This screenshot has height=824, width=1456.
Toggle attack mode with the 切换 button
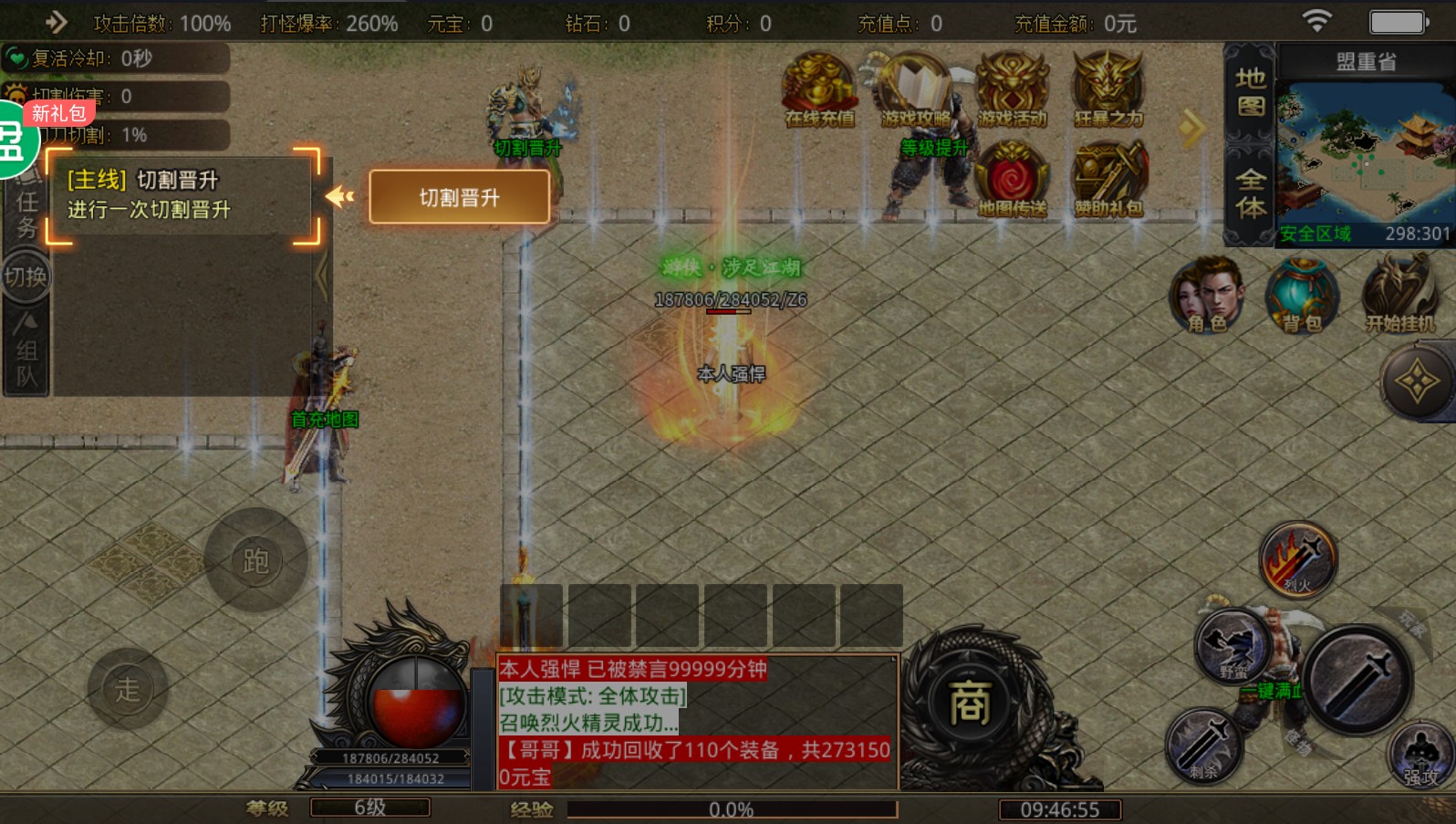[26, 276]
